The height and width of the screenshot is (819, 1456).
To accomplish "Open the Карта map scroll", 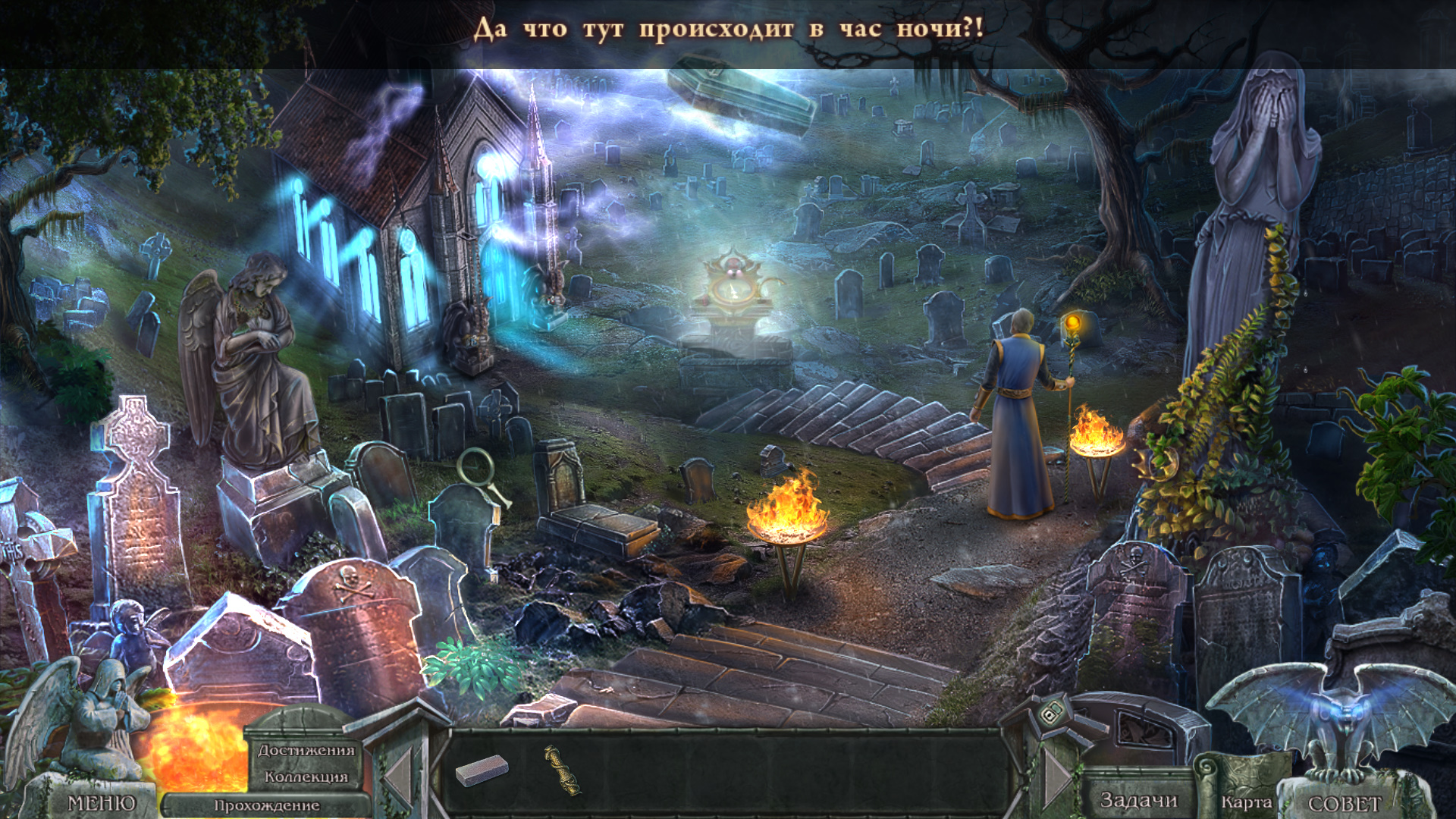I will [x=1246, y=801].
